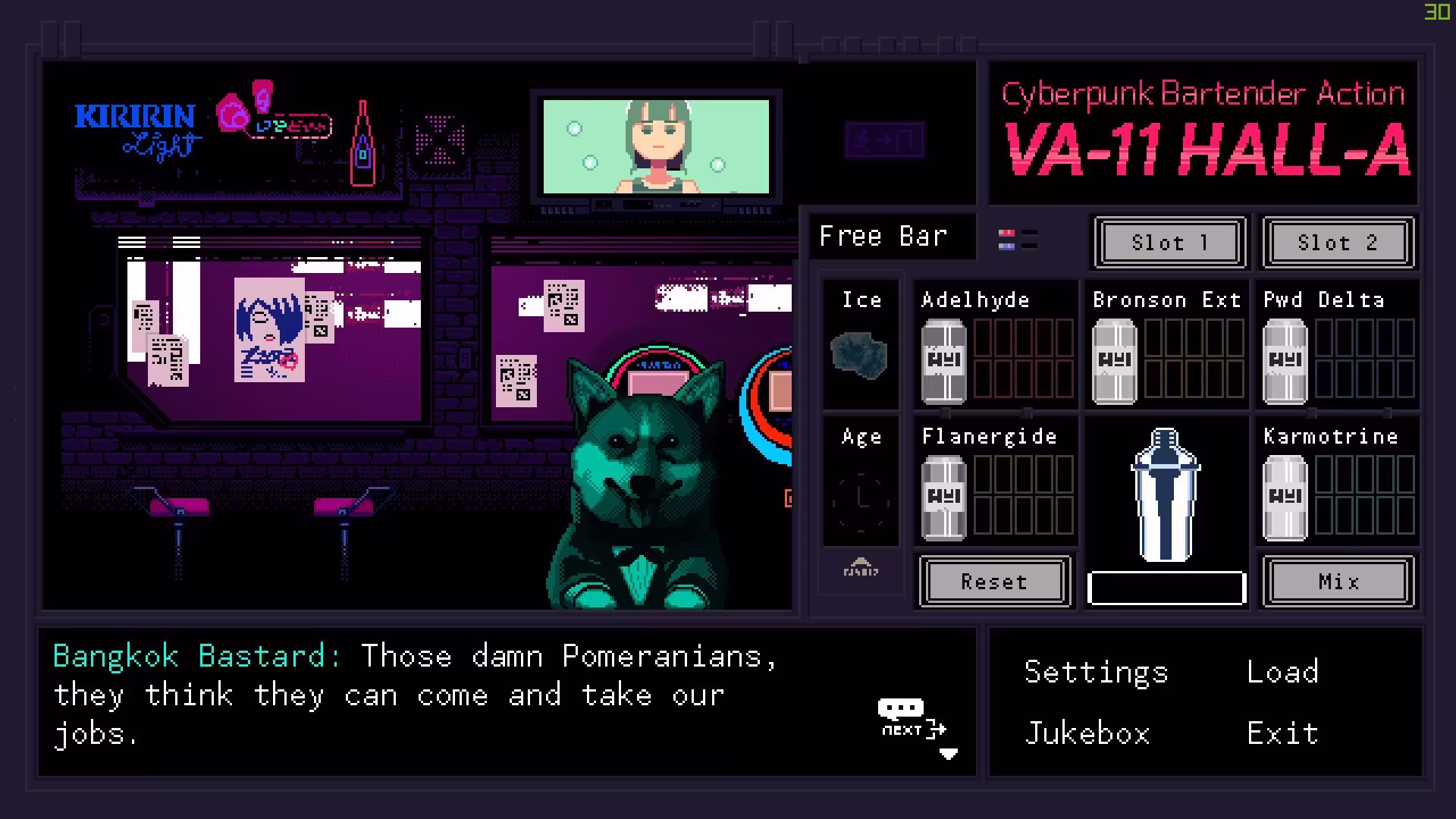Add Adelhyde to the shaker

pyautogui.click(x=943, y=356)
